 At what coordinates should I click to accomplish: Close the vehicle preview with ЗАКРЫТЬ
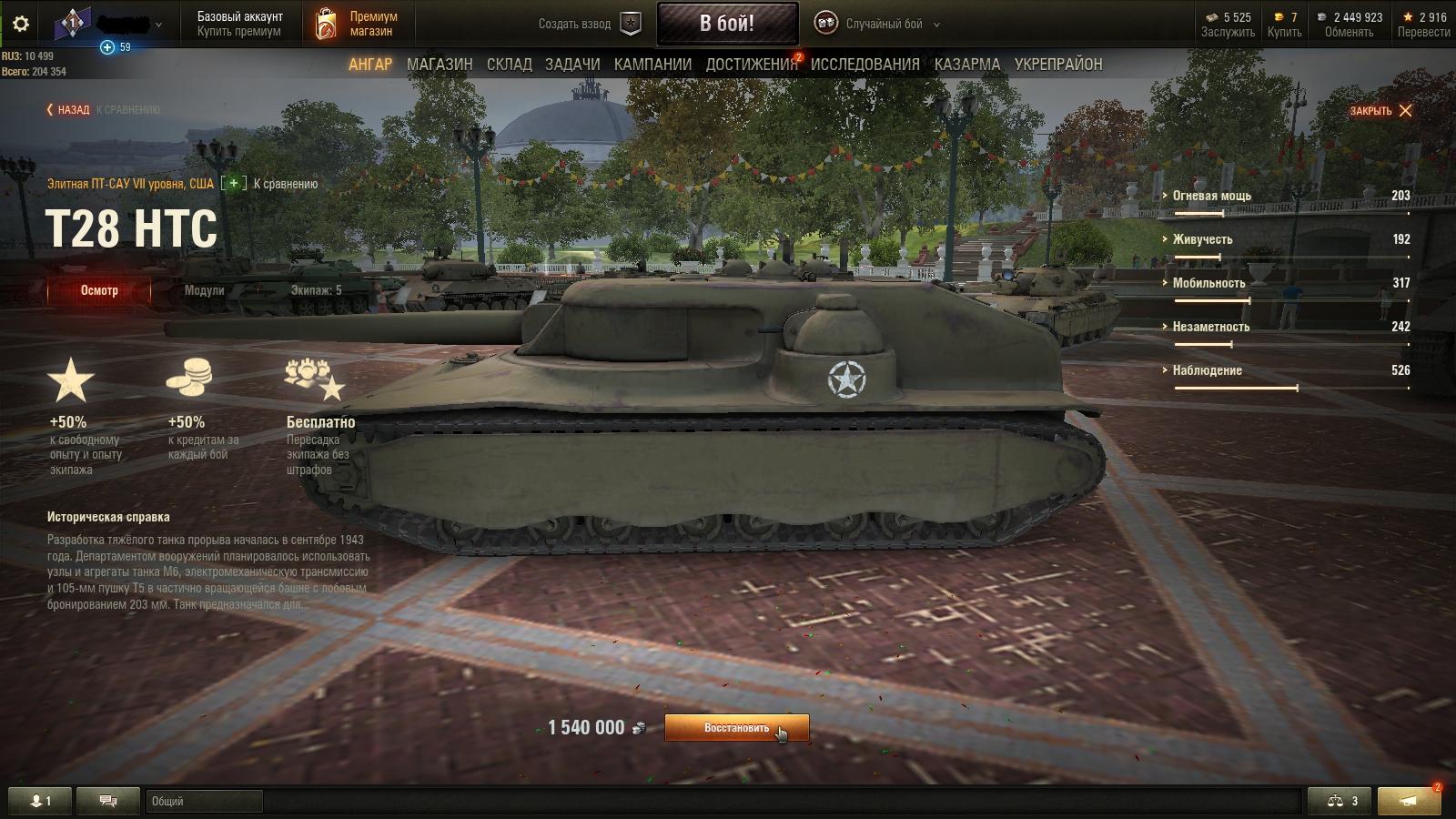(1380, 111)
